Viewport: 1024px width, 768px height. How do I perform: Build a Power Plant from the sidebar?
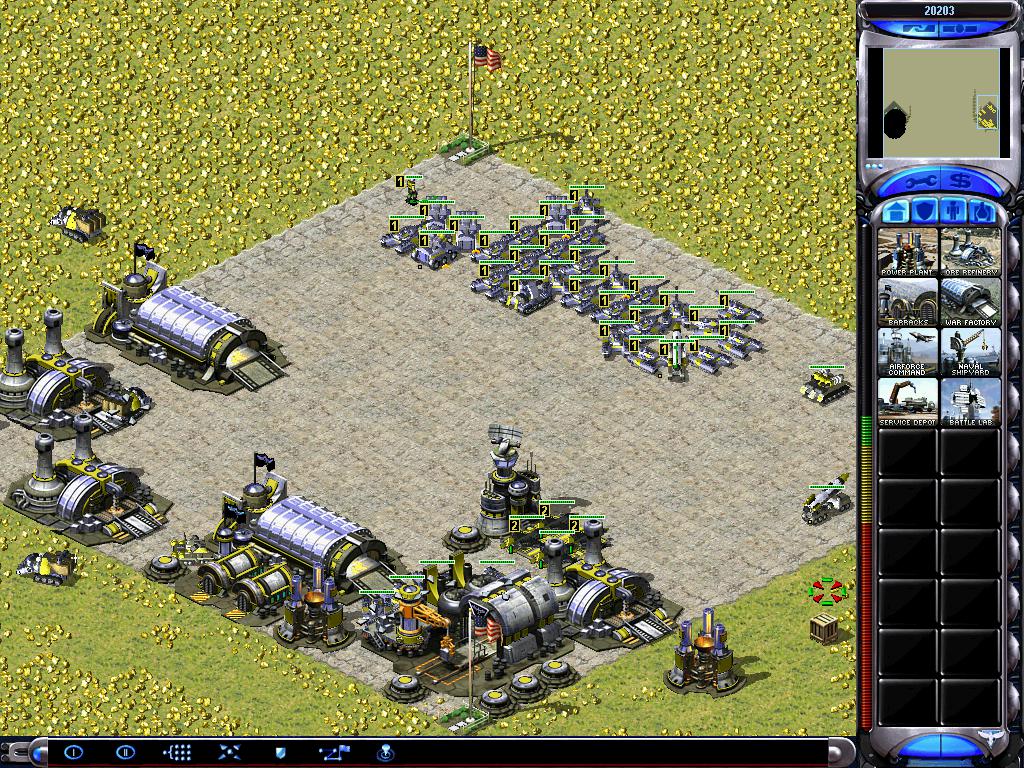click(x=908, y=251)
